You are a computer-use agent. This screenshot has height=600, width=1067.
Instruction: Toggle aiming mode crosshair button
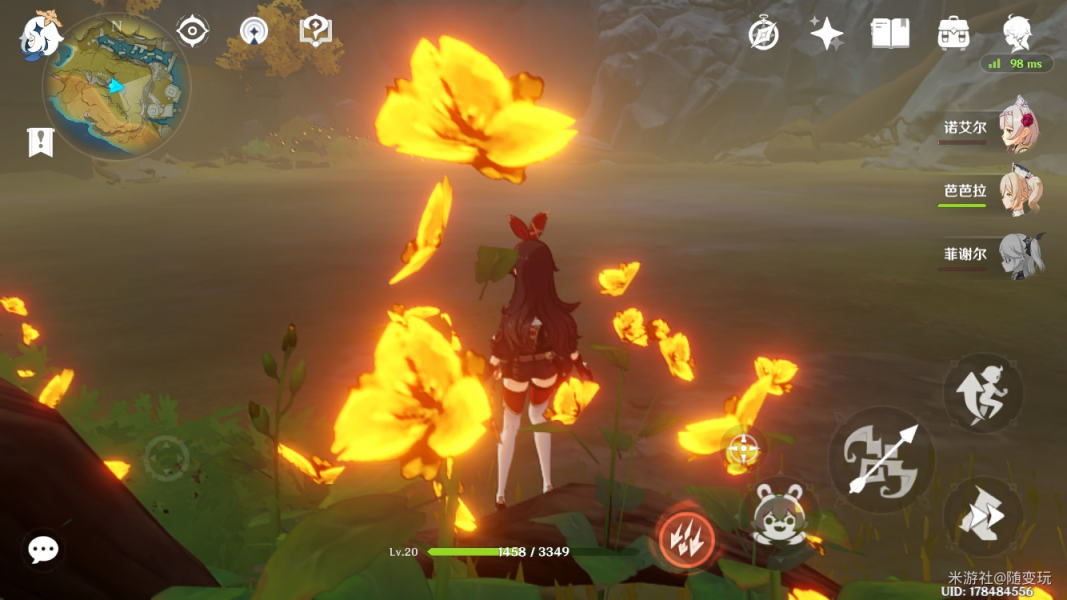(x=742, y=451)
